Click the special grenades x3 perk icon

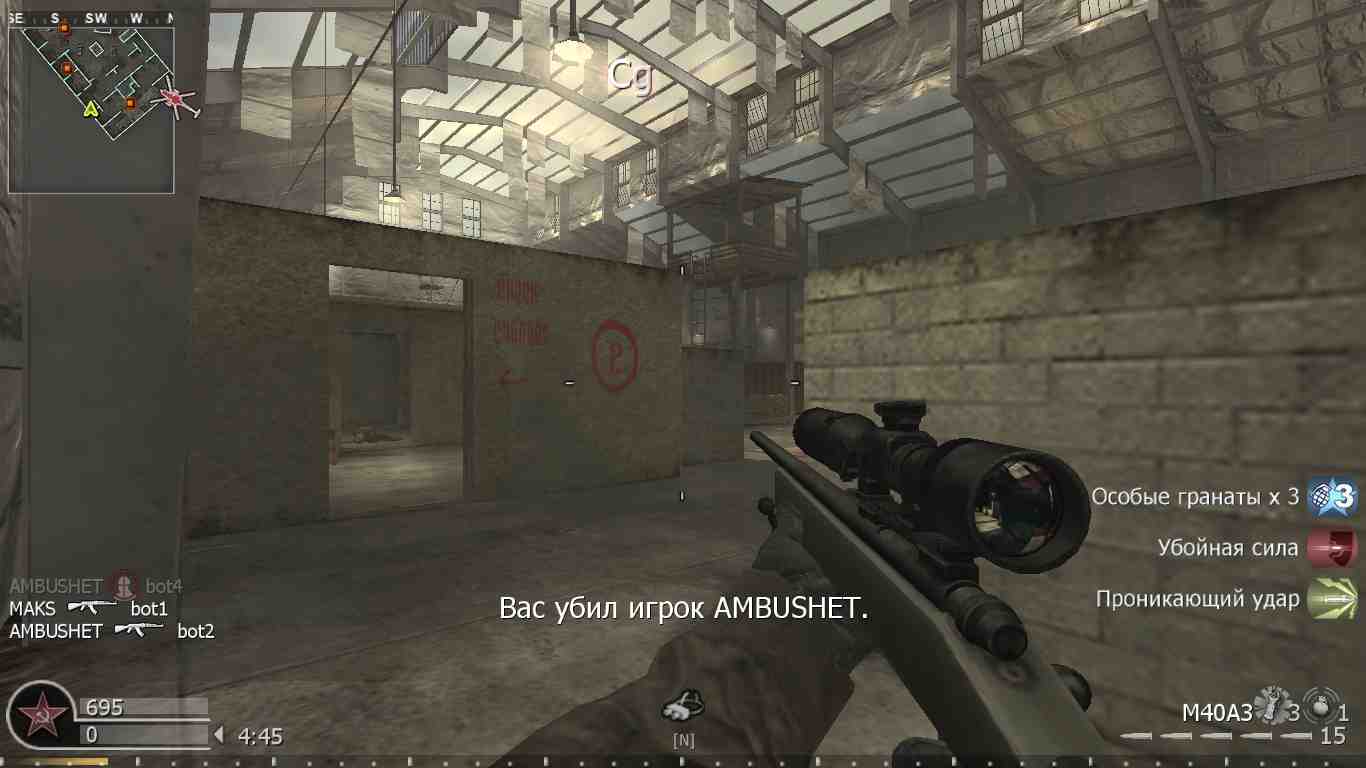1334,495
